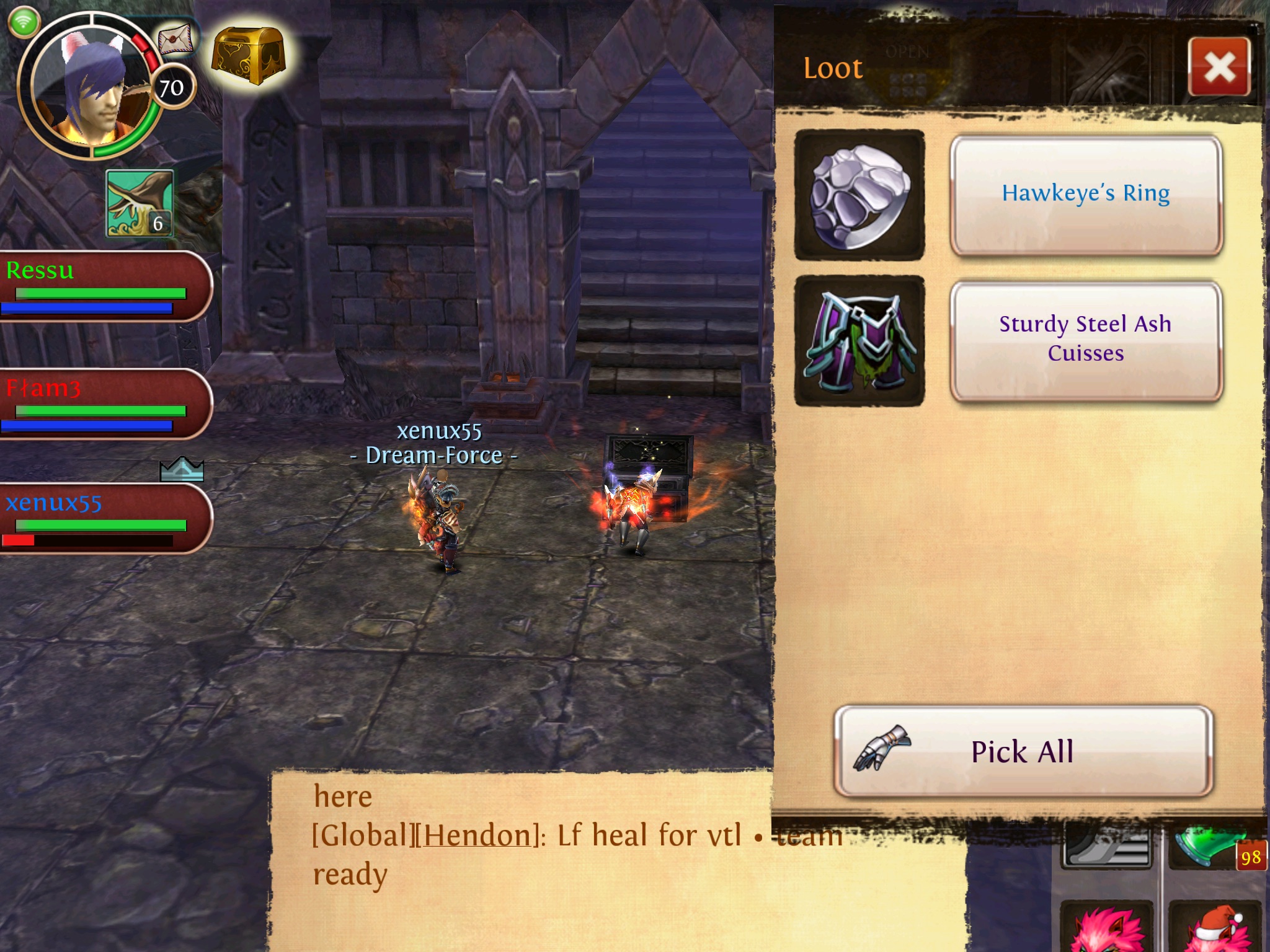This screenshot has width=1270, height=952.
Task: Select party member Ressu
Action: (x=102, y=286)
